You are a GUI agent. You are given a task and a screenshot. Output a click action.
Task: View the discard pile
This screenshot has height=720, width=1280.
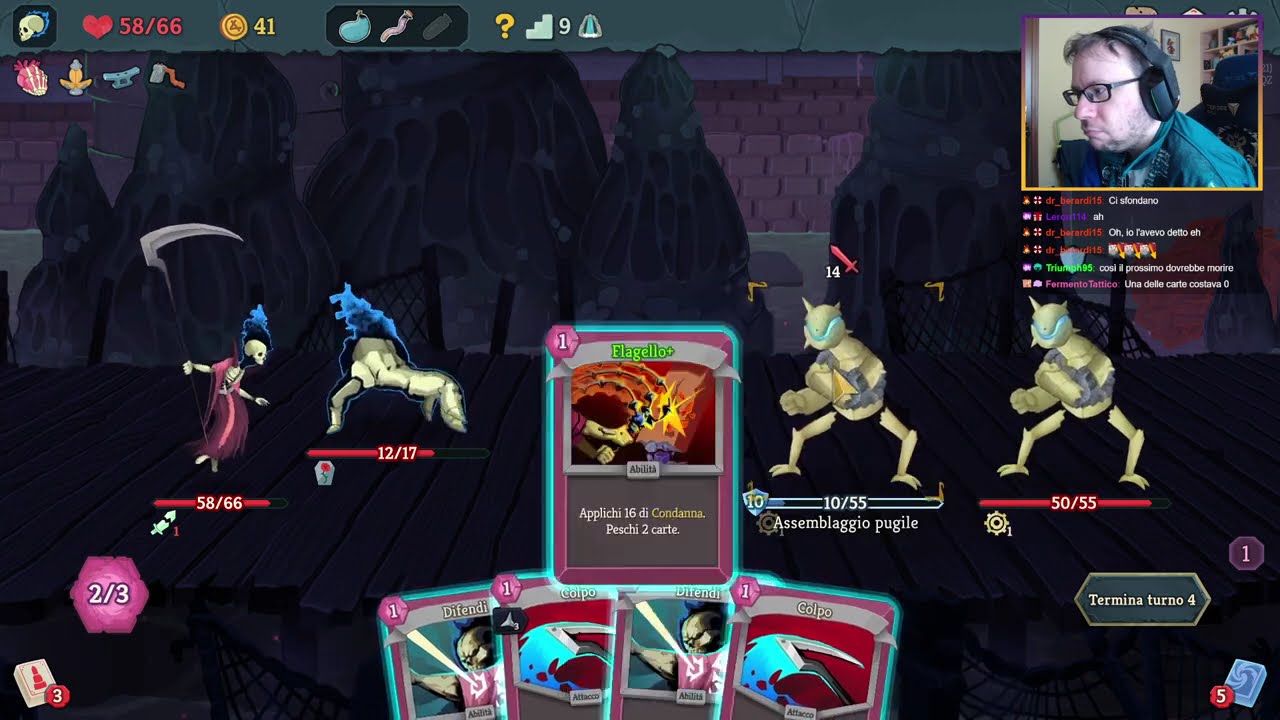point(1246,684)
